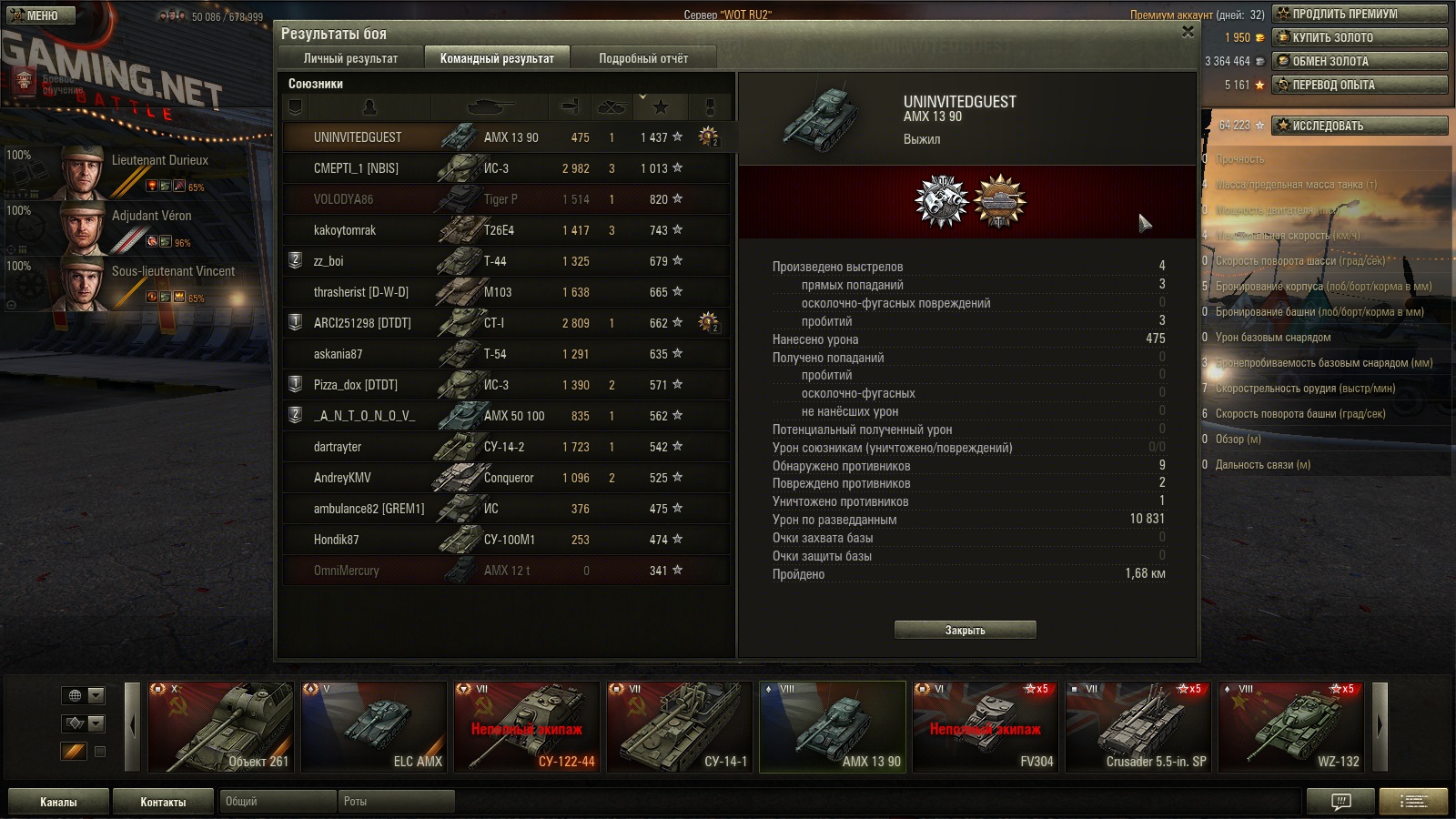
Task: Switch to the Личный результат tab
Action: tap(350, 58)
